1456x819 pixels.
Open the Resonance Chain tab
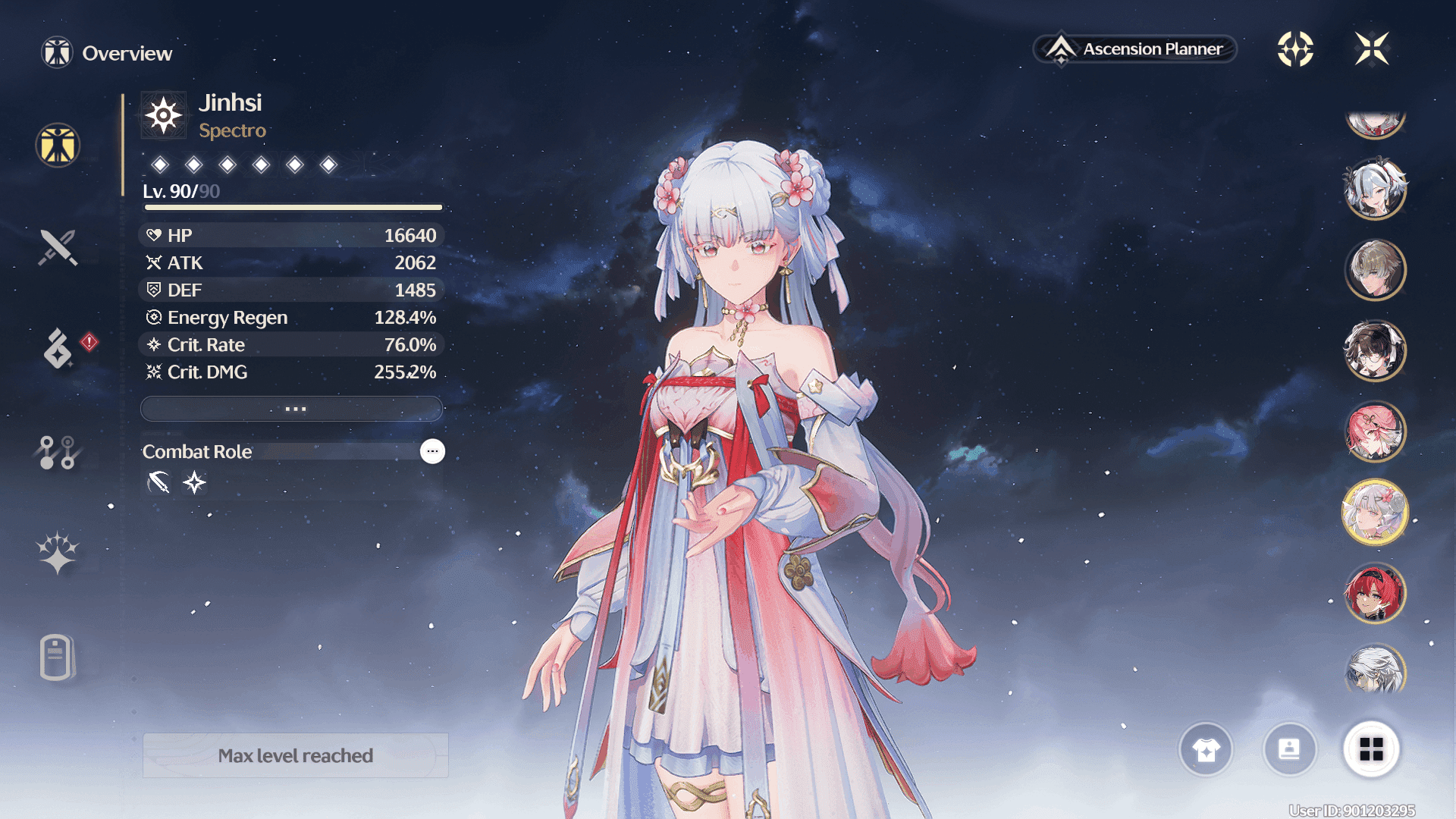click(58, 552)
